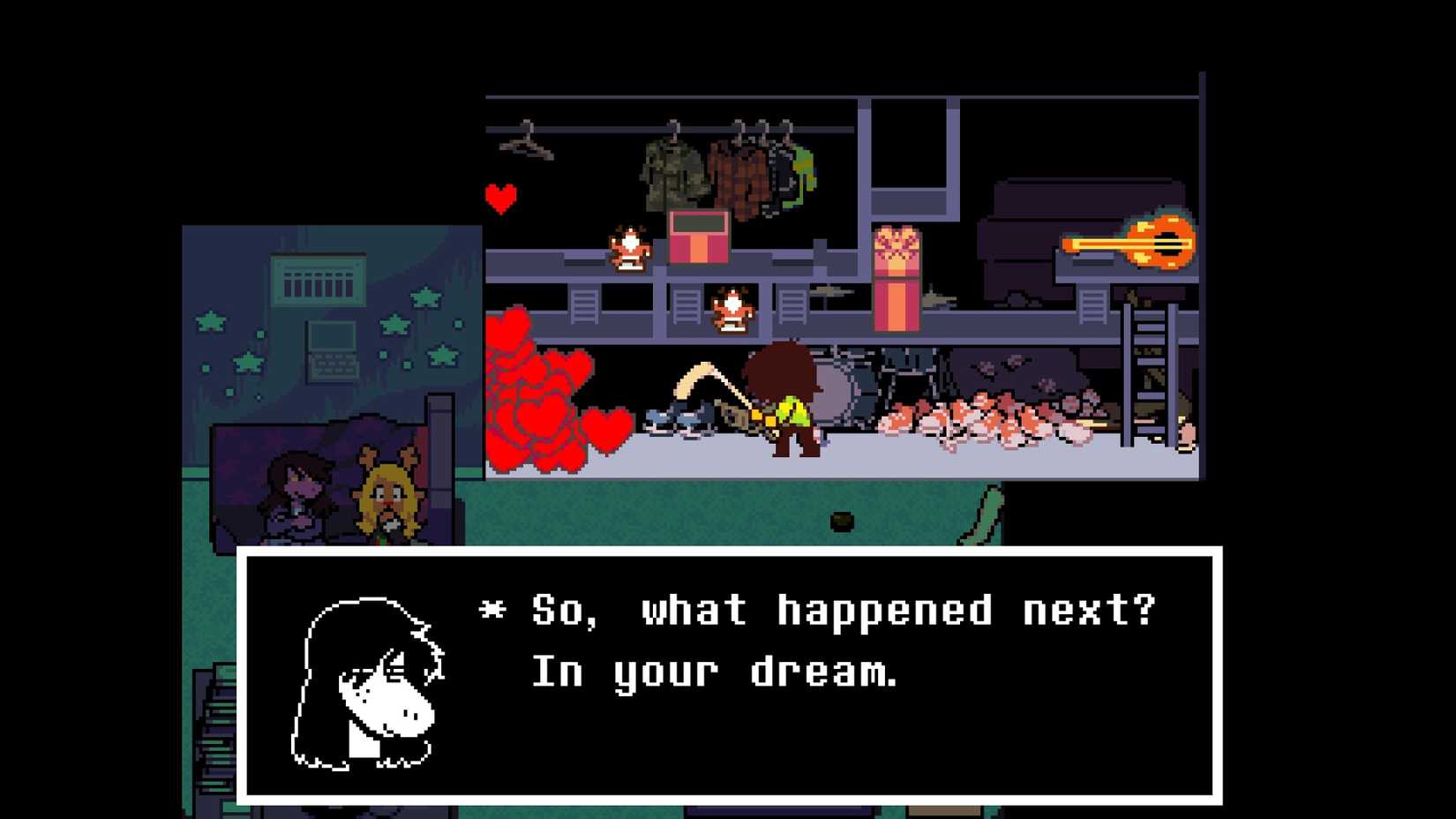Image resolution: width=1456 pixels, height=819 pixels.
Task: Select the window blinds in the bedroom
Action: 319,284
